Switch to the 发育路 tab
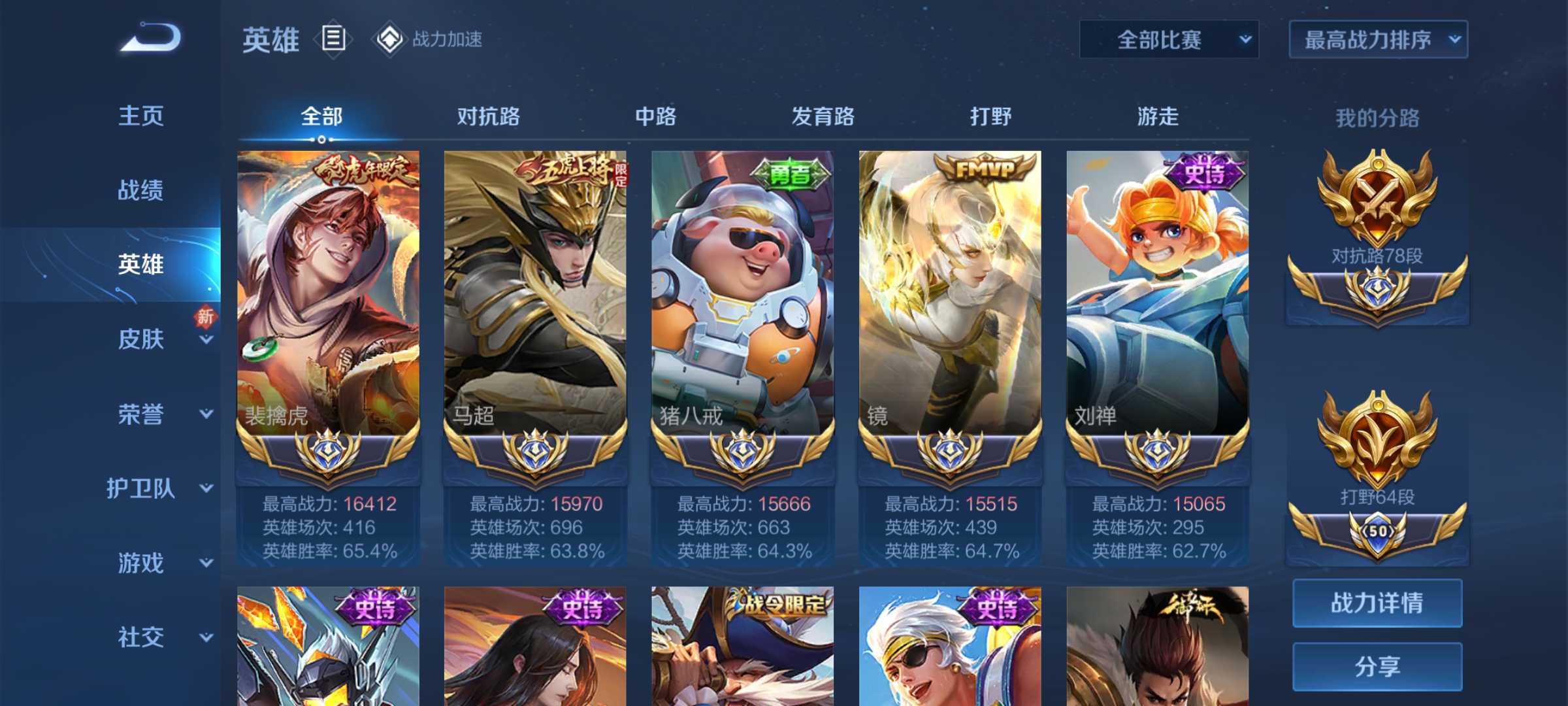This screenshot has height=706, width=1568. [x=823, y=117]
